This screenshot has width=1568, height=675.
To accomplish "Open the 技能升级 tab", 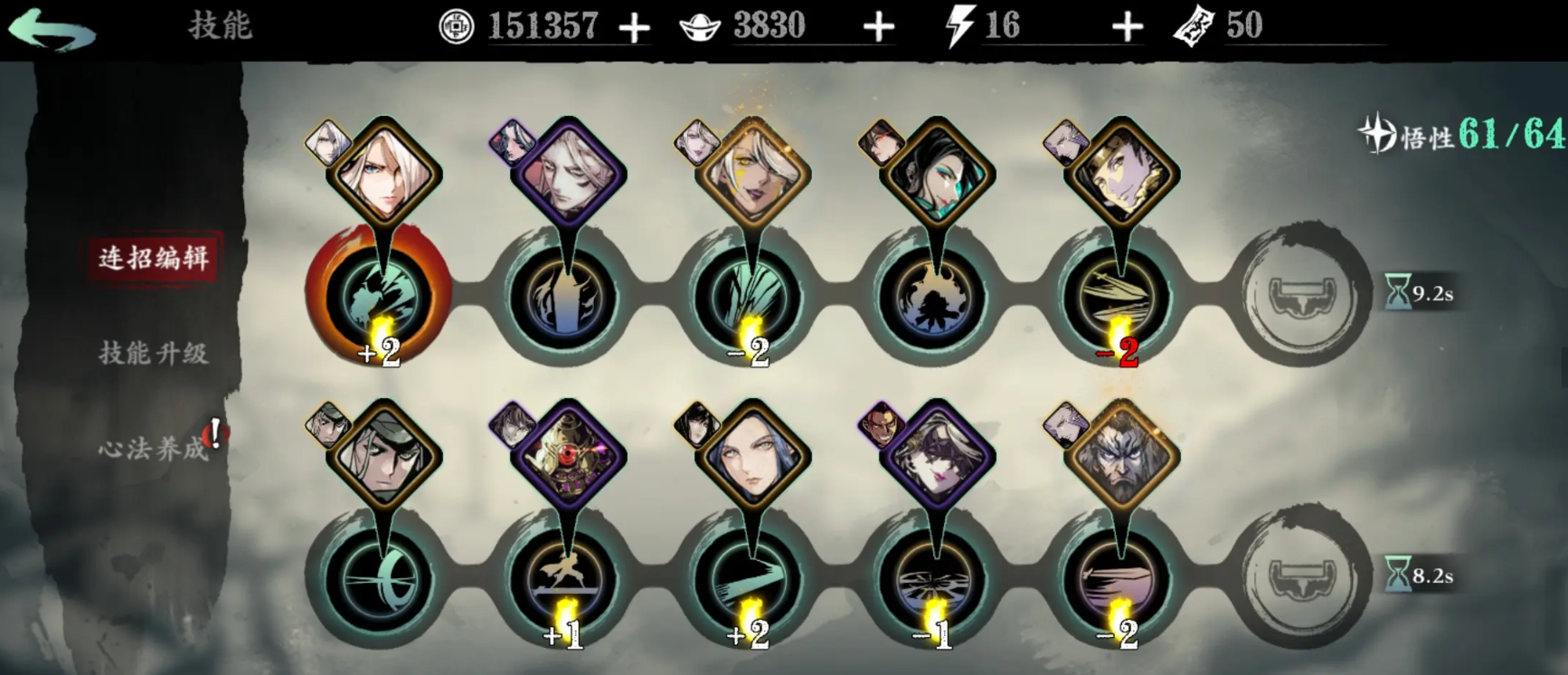I will [x=153, y=353].
